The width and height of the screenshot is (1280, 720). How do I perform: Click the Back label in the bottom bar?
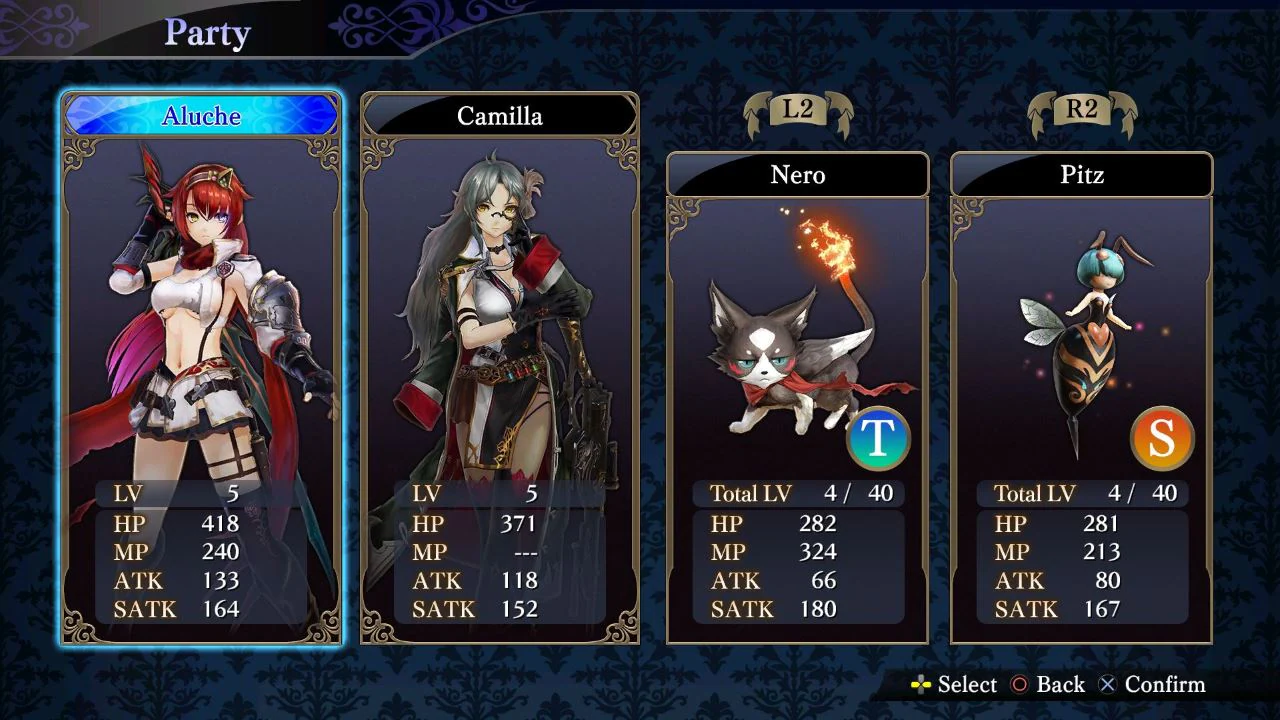1059,685
